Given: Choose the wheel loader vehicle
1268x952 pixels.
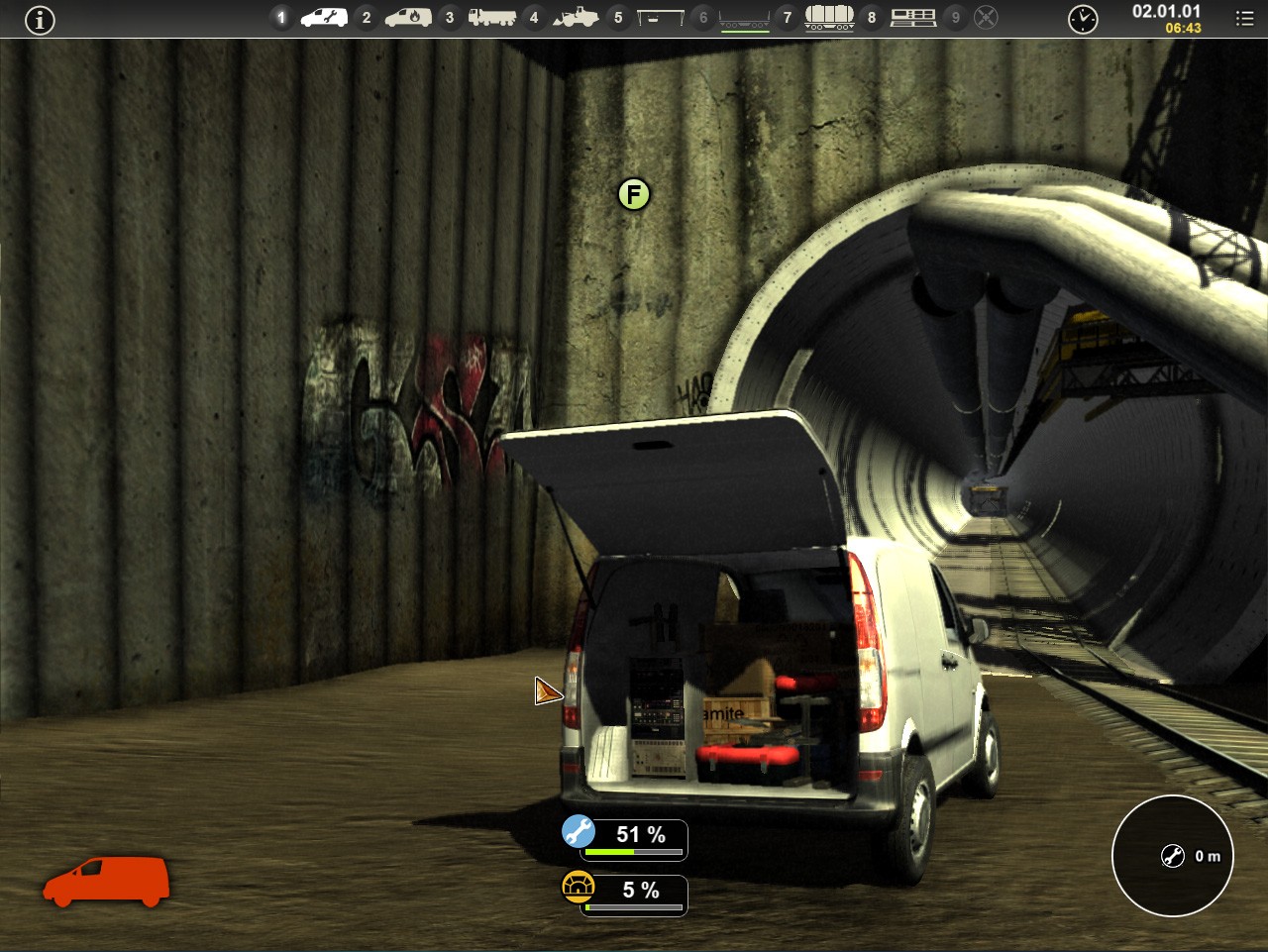Looking at the screenshot, I should click(576, 18).
